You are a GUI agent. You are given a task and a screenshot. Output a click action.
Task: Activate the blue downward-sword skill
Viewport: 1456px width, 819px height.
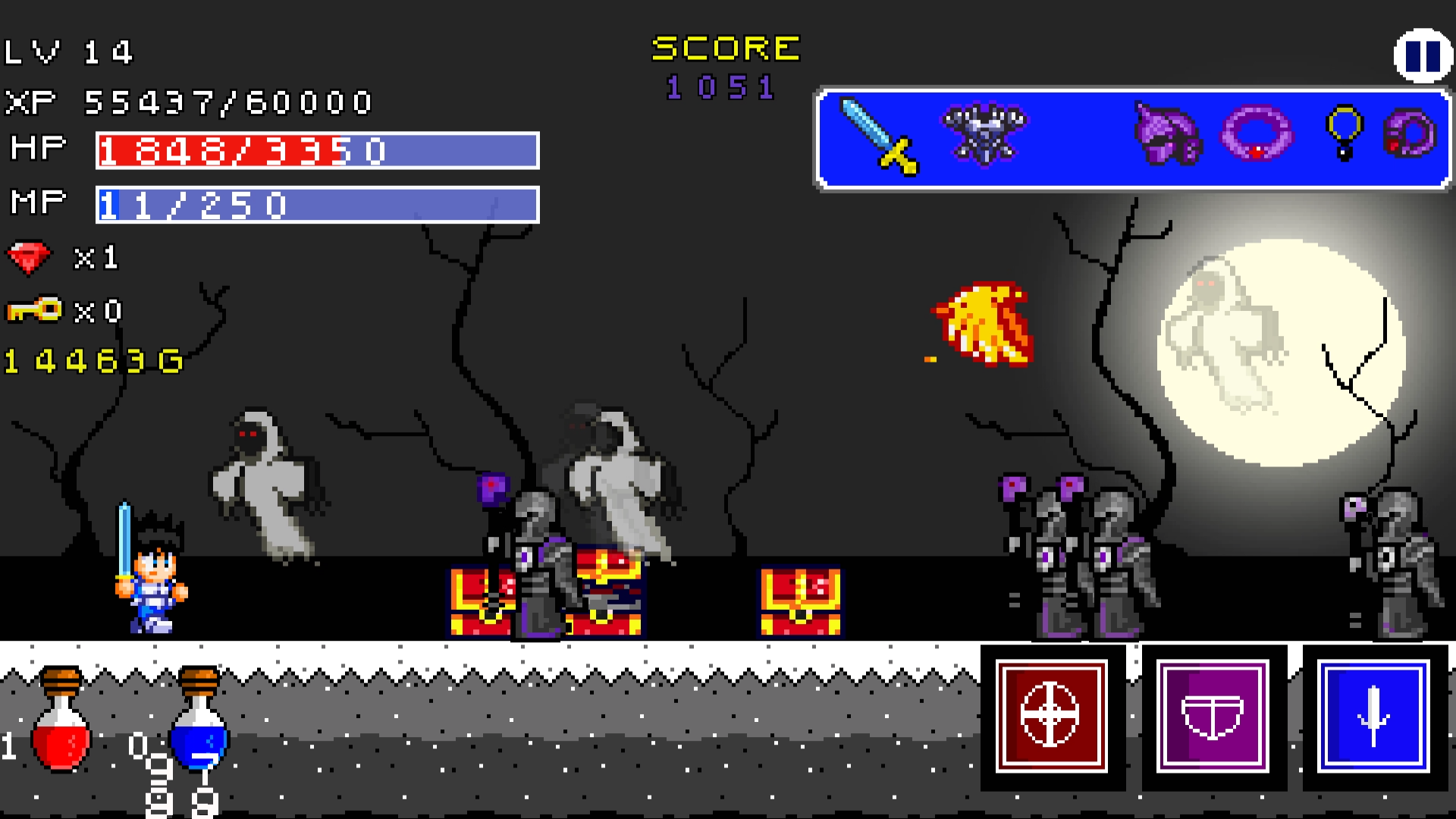1375,718
